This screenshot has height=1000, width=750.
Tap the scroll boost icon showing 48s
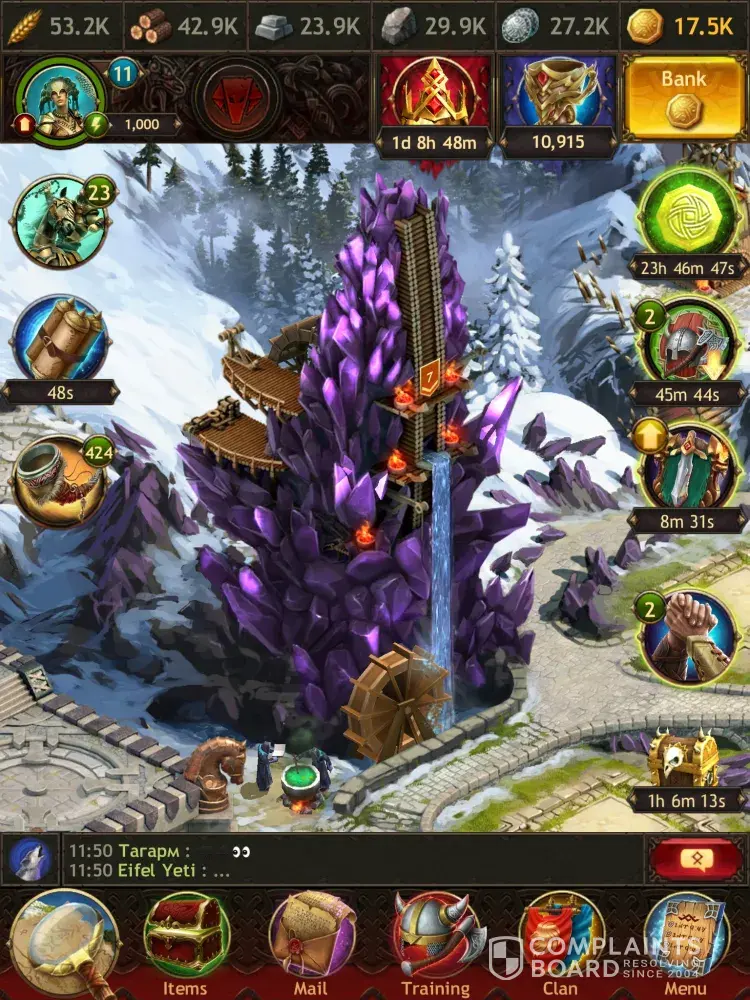pyautogui.click(x=58, y=340)
